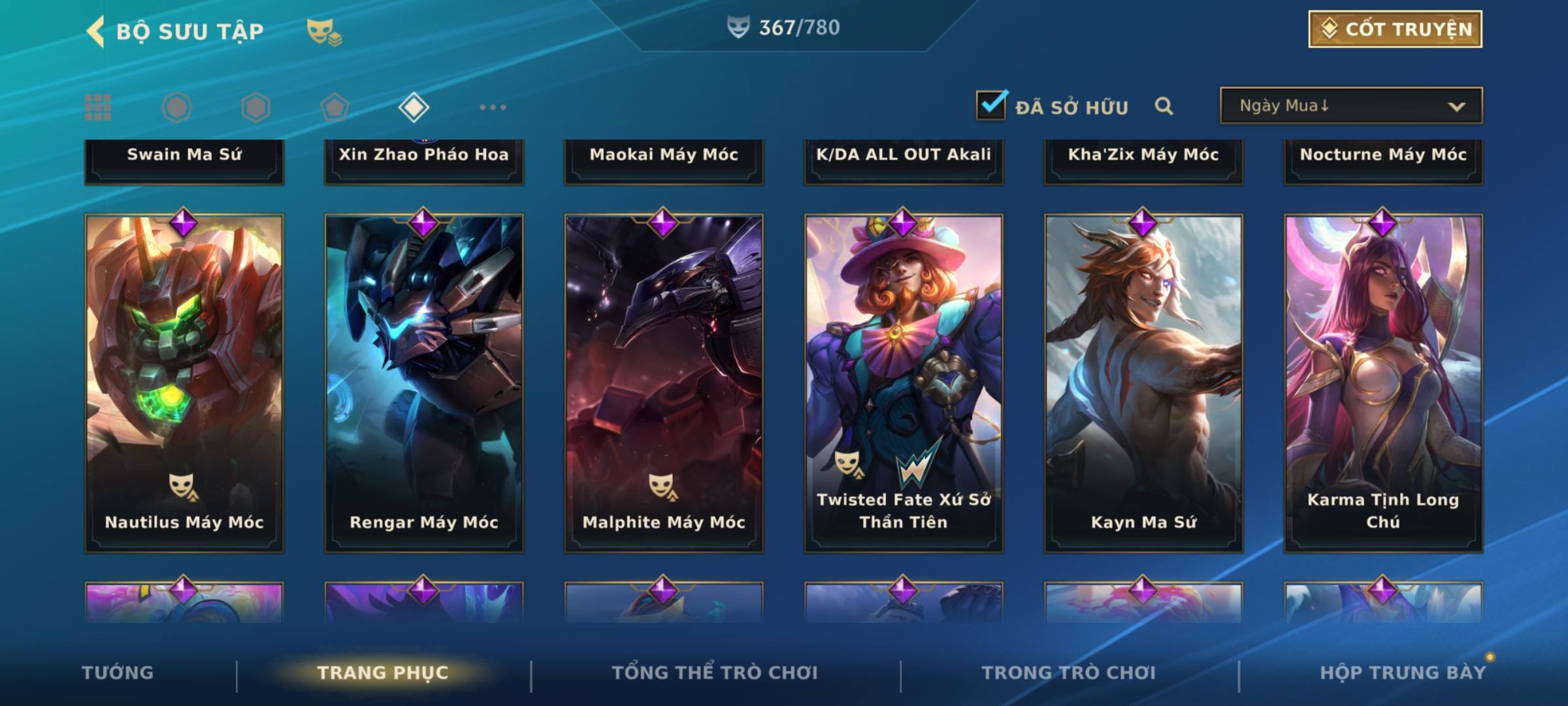Viewport: 1568px width, 706px height.
Task: Show more filters with three dots
Action: pos(493,107)
